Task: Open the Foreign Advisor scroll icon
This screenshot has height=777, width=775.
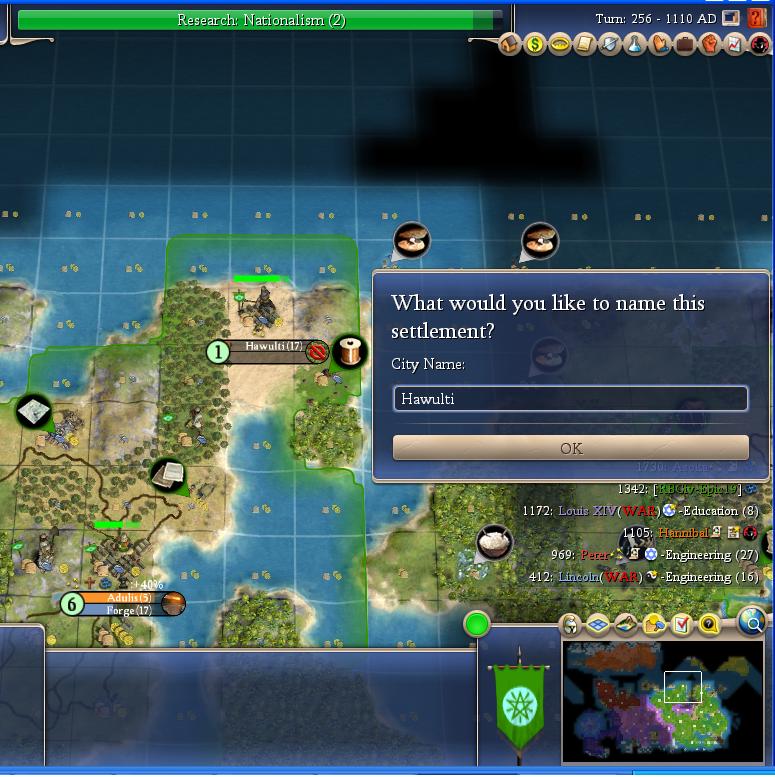Action: tap(585, 45)
